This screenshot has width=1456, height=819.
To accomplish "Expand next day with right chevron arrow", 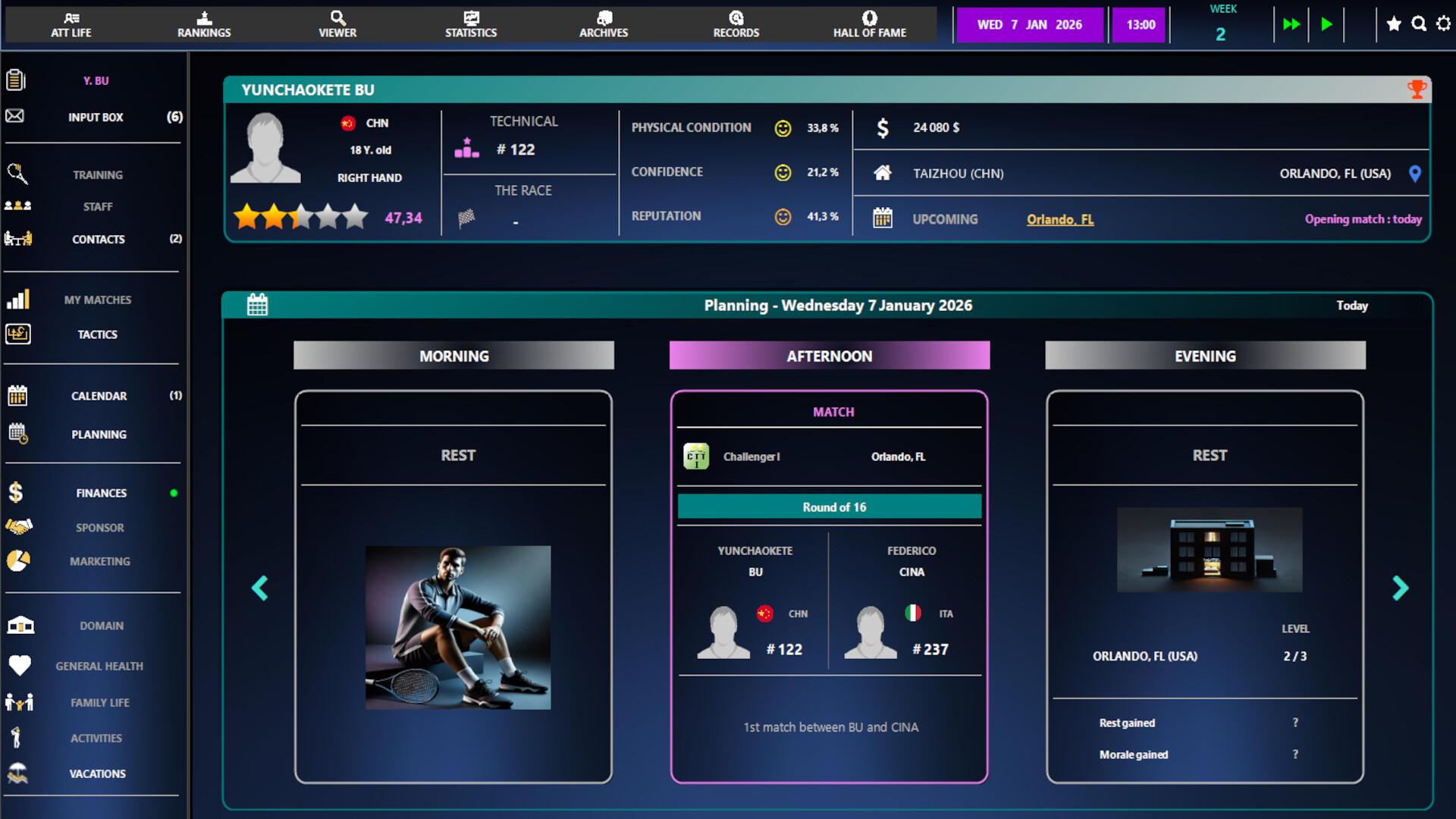I will click(x=1399, y=588).
